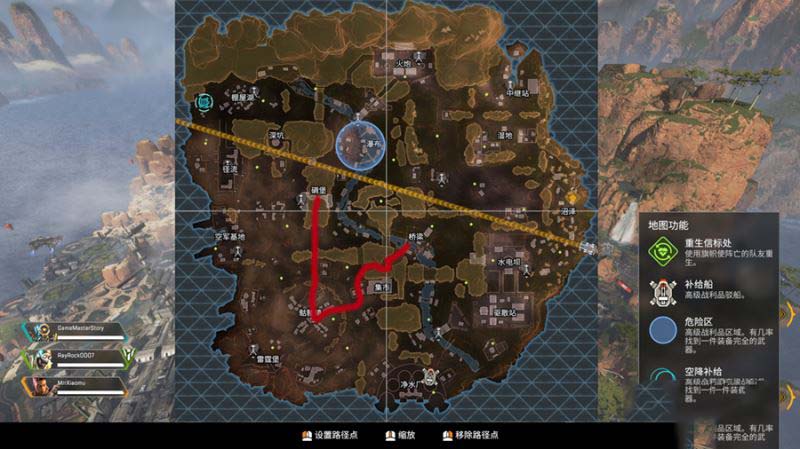The image size is (800, 449).
Task: Select the 空军基地 Airbase location on map
Action: point(229,237)
